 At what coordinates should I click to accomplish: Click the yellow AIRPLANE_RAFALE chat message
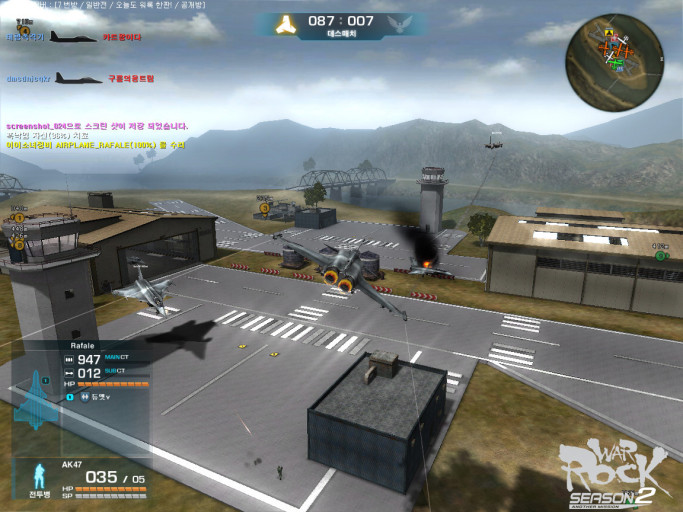click(95, 145)
